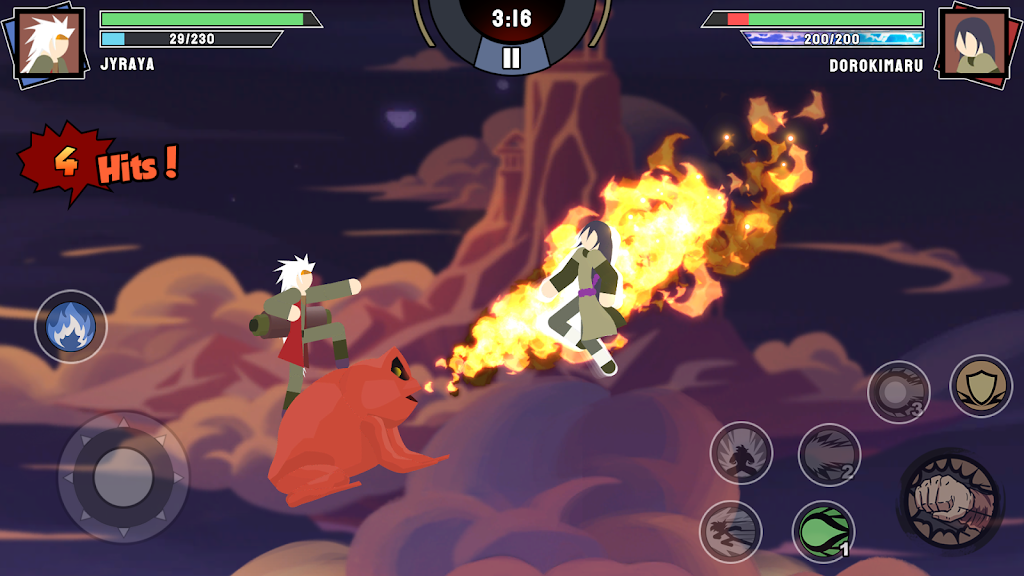The width and height of the screenshot is (1024, 576).
Task: Tap the fist punch attack button
Action: pos(949,499)
